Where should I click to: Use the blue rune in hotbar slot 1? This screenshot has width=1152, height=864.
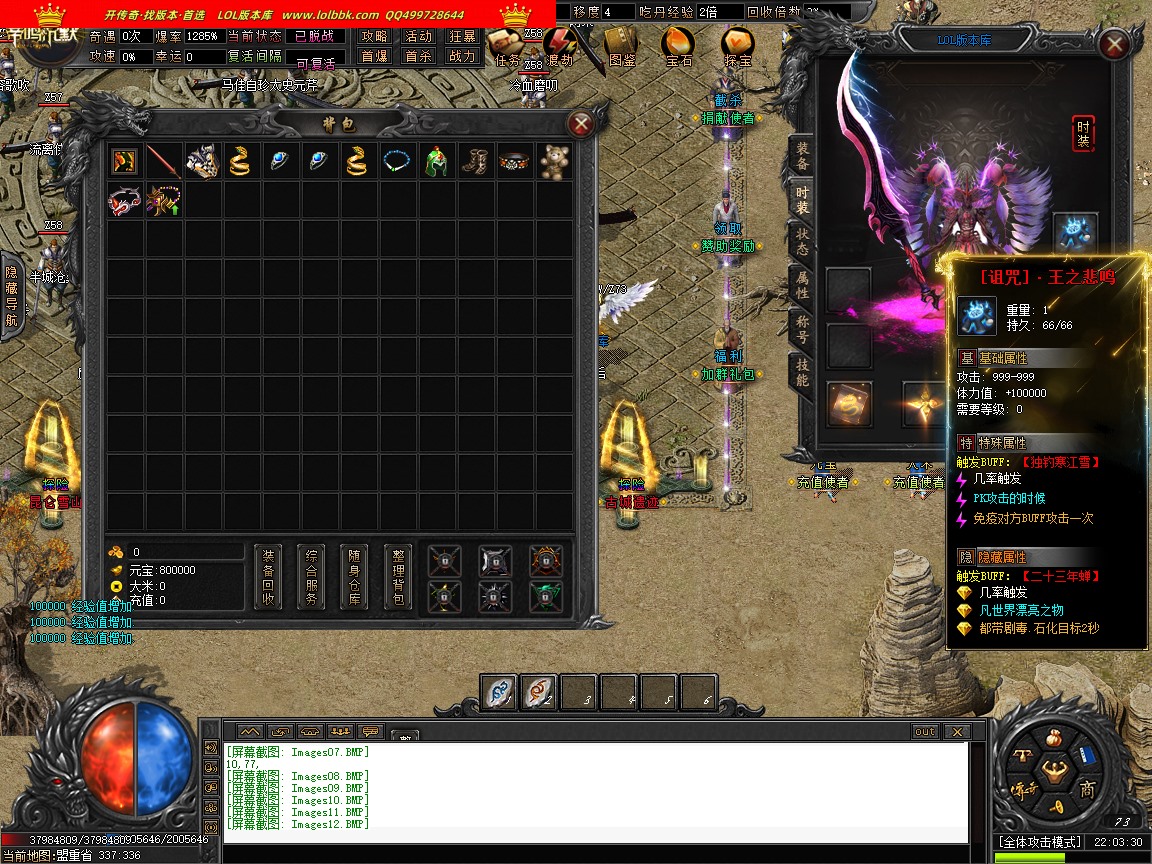[x=500, y=692]
